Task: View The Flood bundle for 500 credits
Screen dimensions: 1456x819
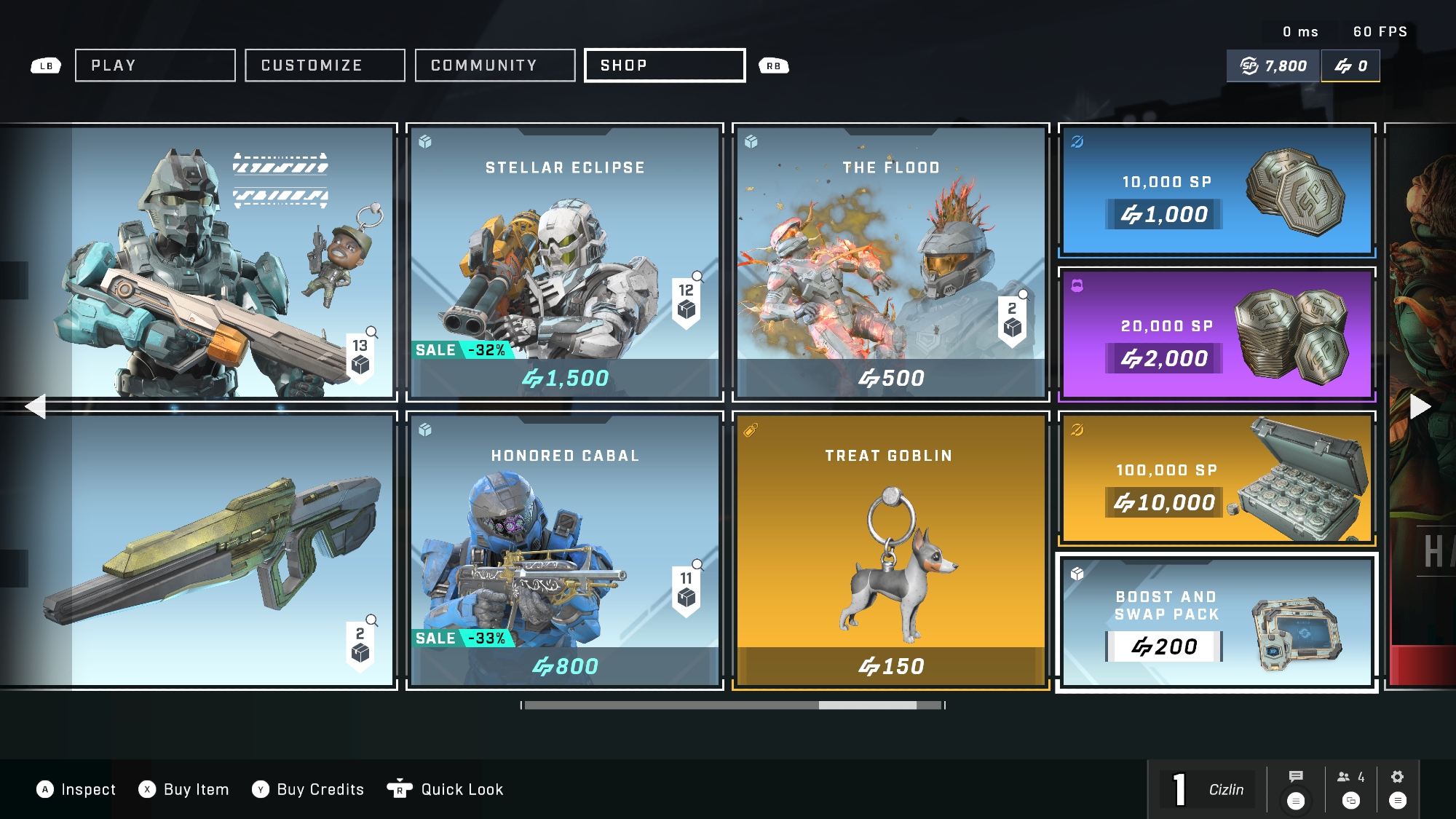Action: [x=891, y=262]
